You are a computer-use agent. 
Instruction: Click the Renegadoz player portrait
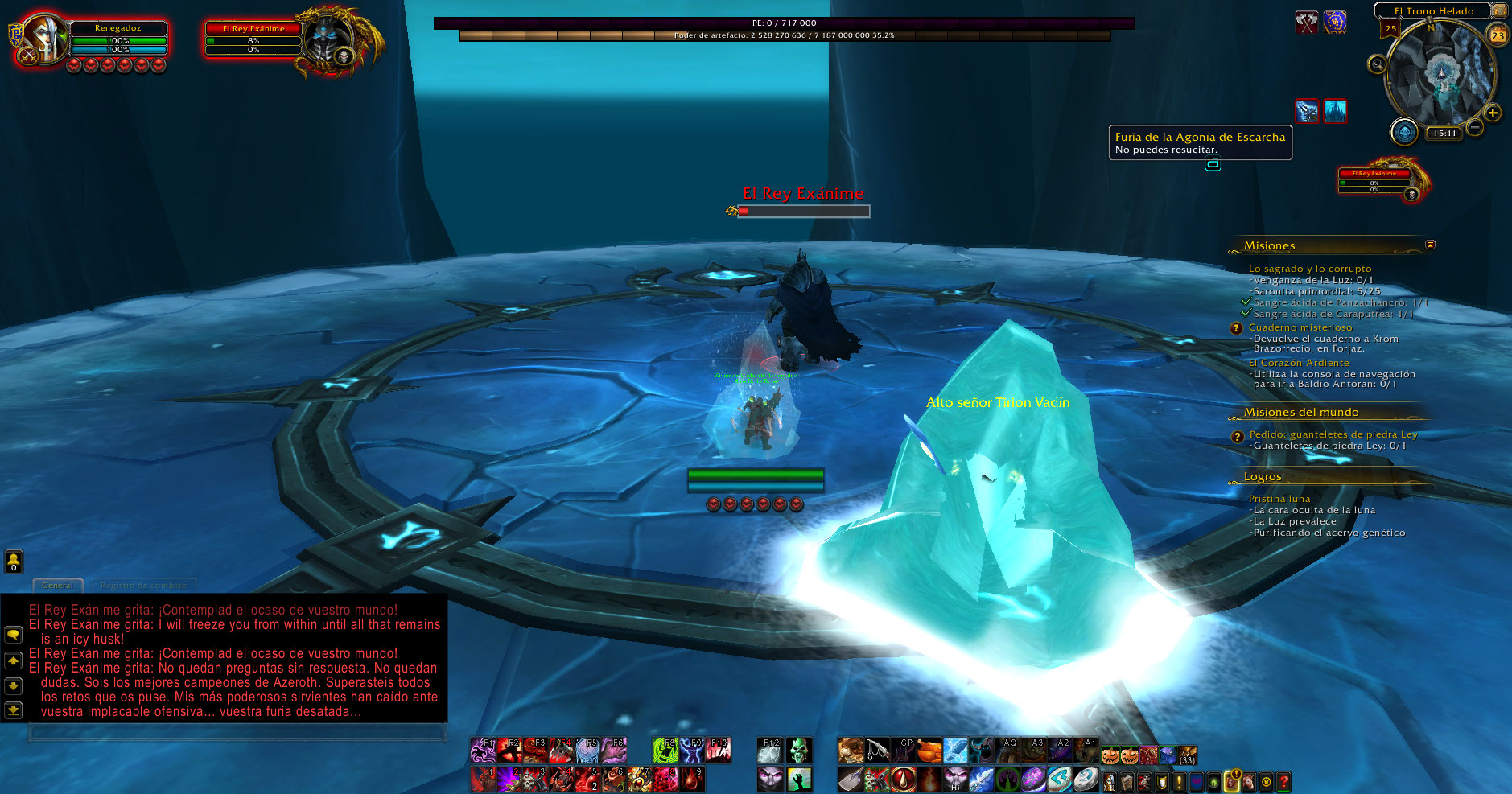(x=44, y=39)
